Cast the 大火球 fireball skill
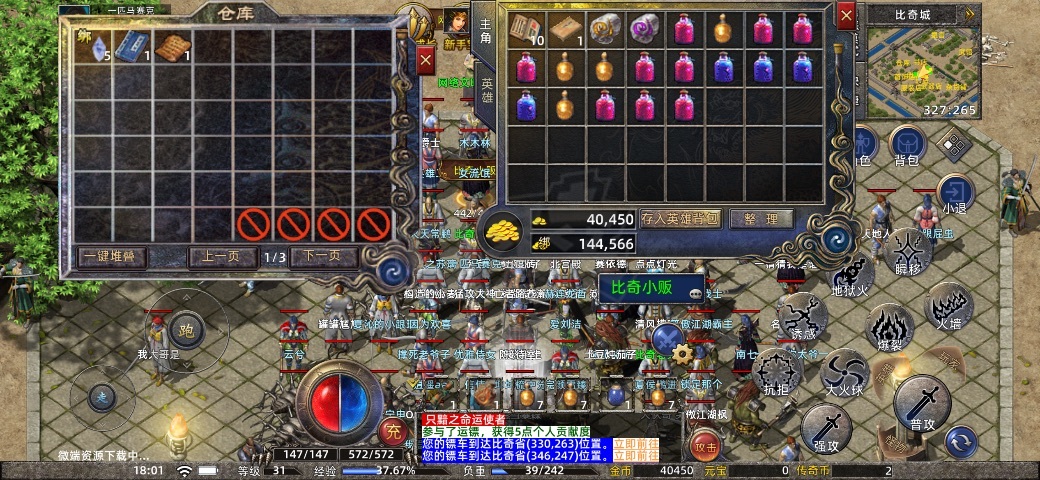This screenshot has width=1040, height=480. pos(845,372)
